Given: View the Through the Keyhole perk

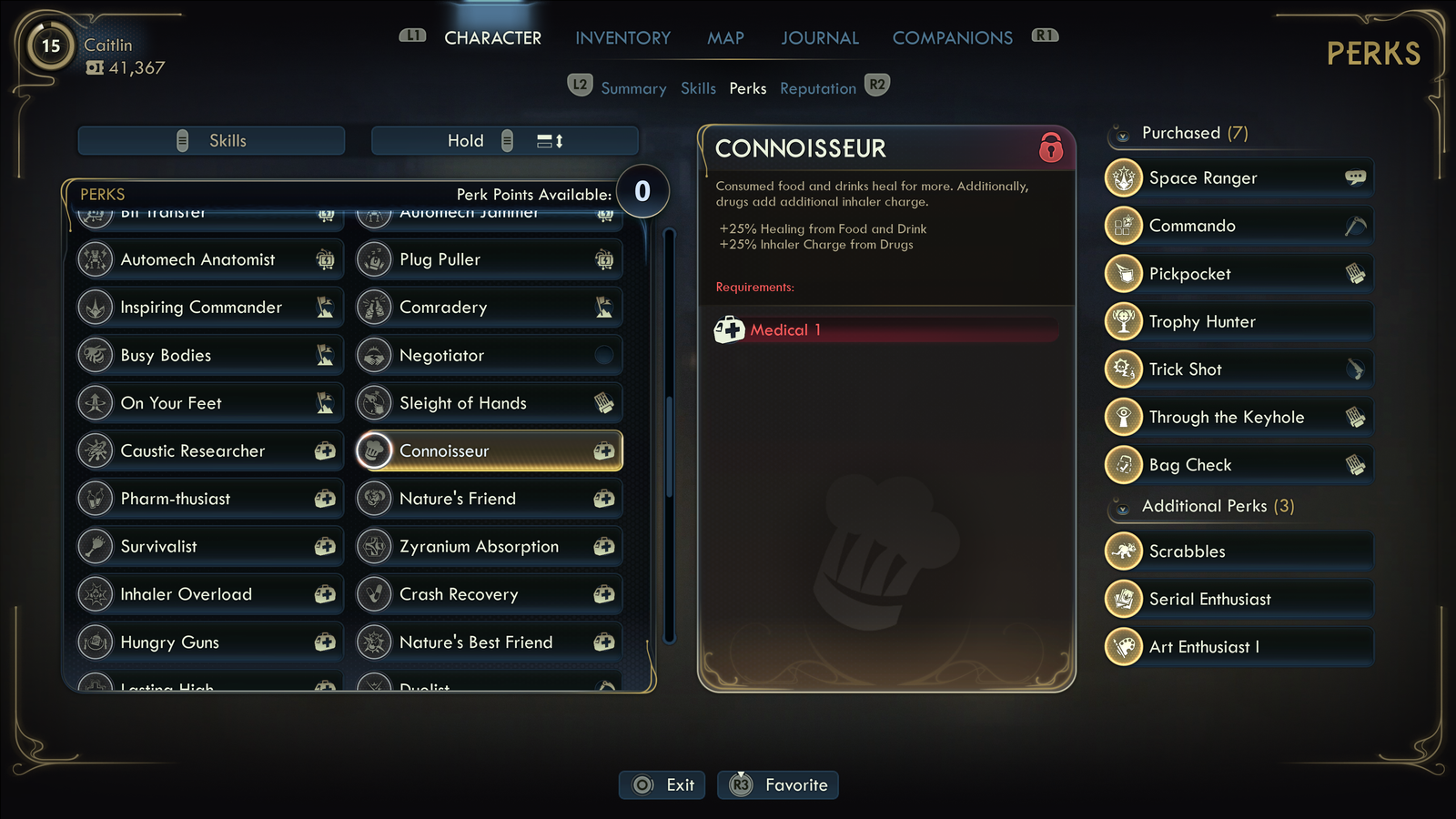Looking at the screenshot, I should [x=1238, y=418].
